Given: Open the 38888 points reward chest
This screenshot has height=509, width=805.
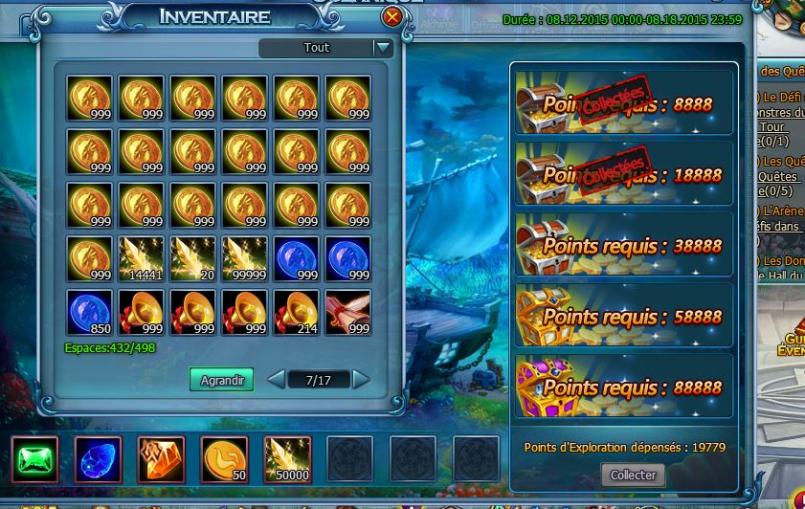Looking at the screenshot, I should (545, 246).
